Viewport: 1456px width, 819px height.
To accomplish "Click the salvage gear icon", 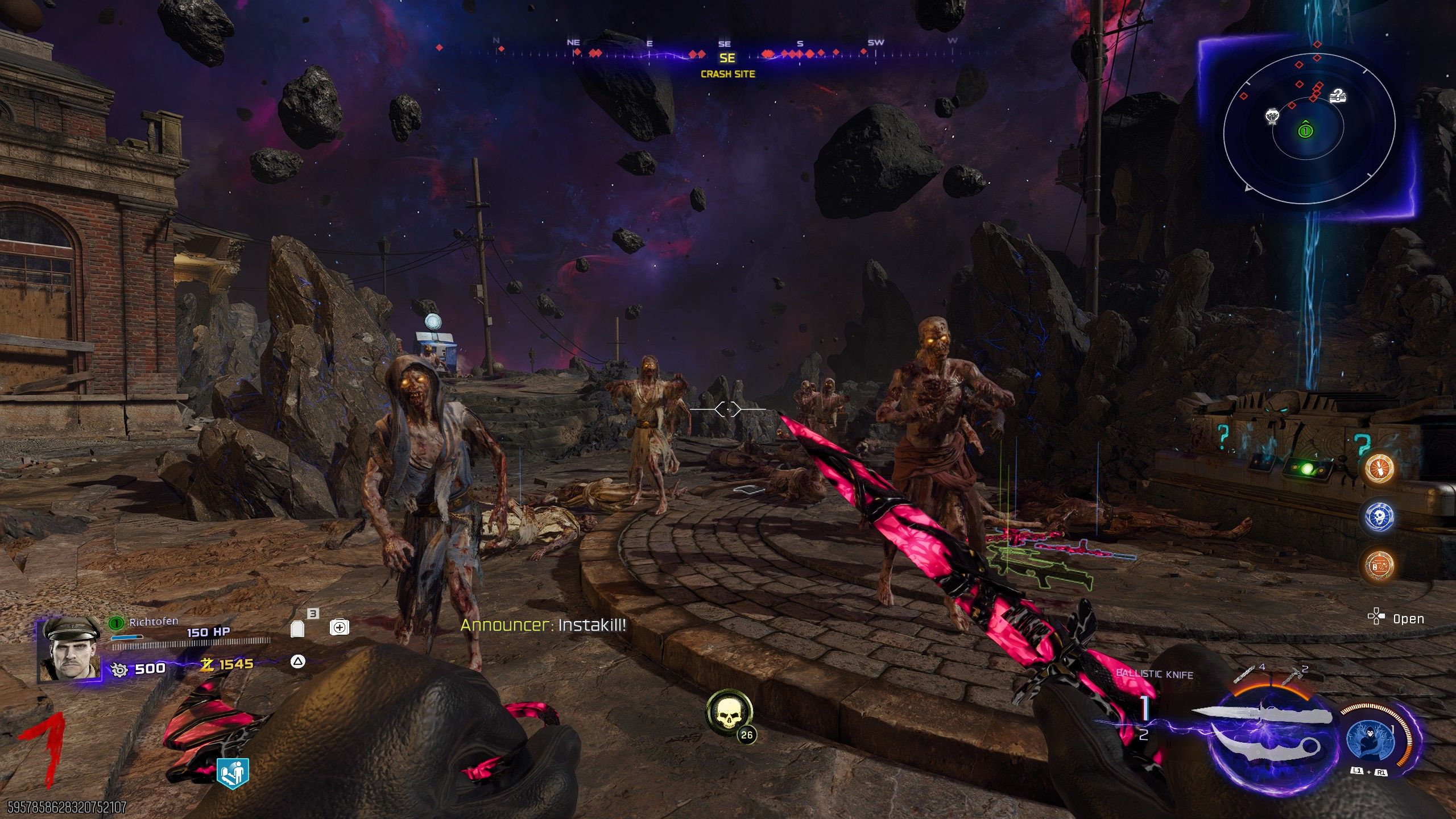I will point(119,670).
